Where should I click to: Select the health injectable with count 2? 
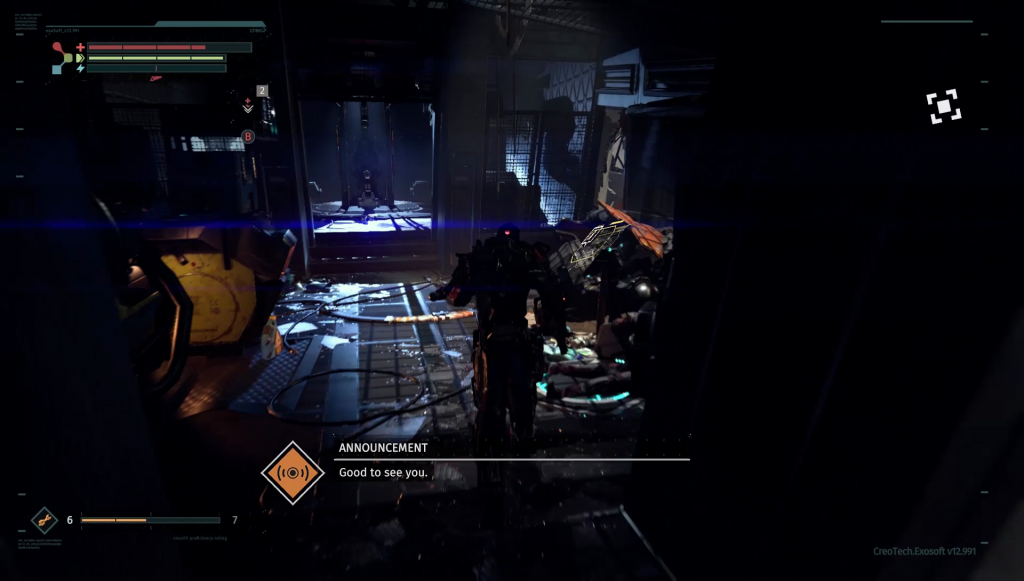coord(249,103)
